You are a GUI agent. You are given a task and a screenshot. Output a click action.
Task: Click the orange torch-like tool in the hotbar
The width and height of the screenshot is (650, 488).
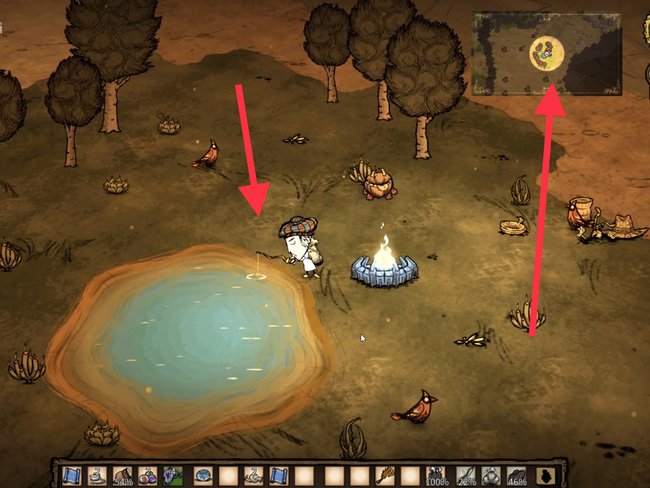(386, 474)
